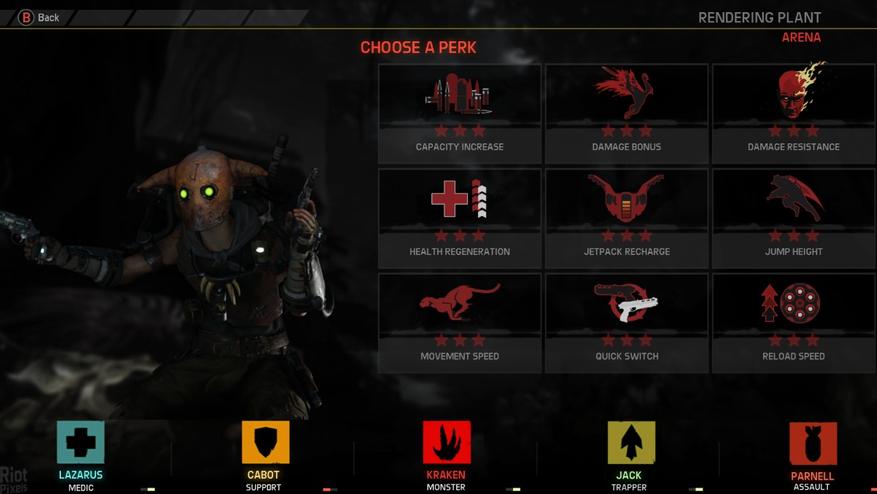This screenshot has height=494, width=877.
Task: Select the Kraken monster icon
Action: (x=446, y=443)
